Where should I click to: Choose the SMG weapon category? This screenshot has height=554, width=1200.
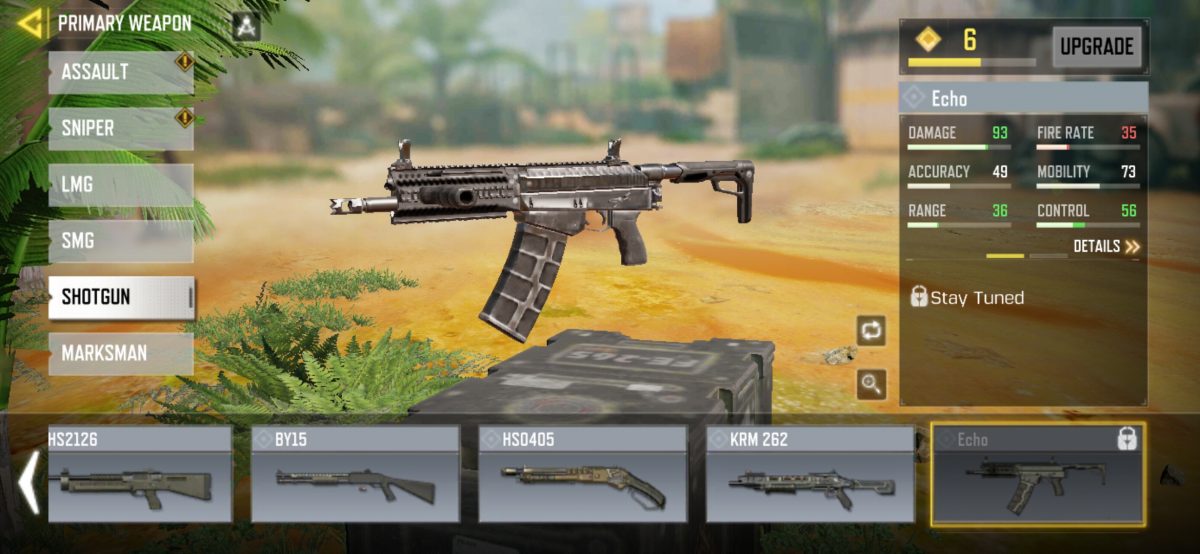(x=120, y=241)
